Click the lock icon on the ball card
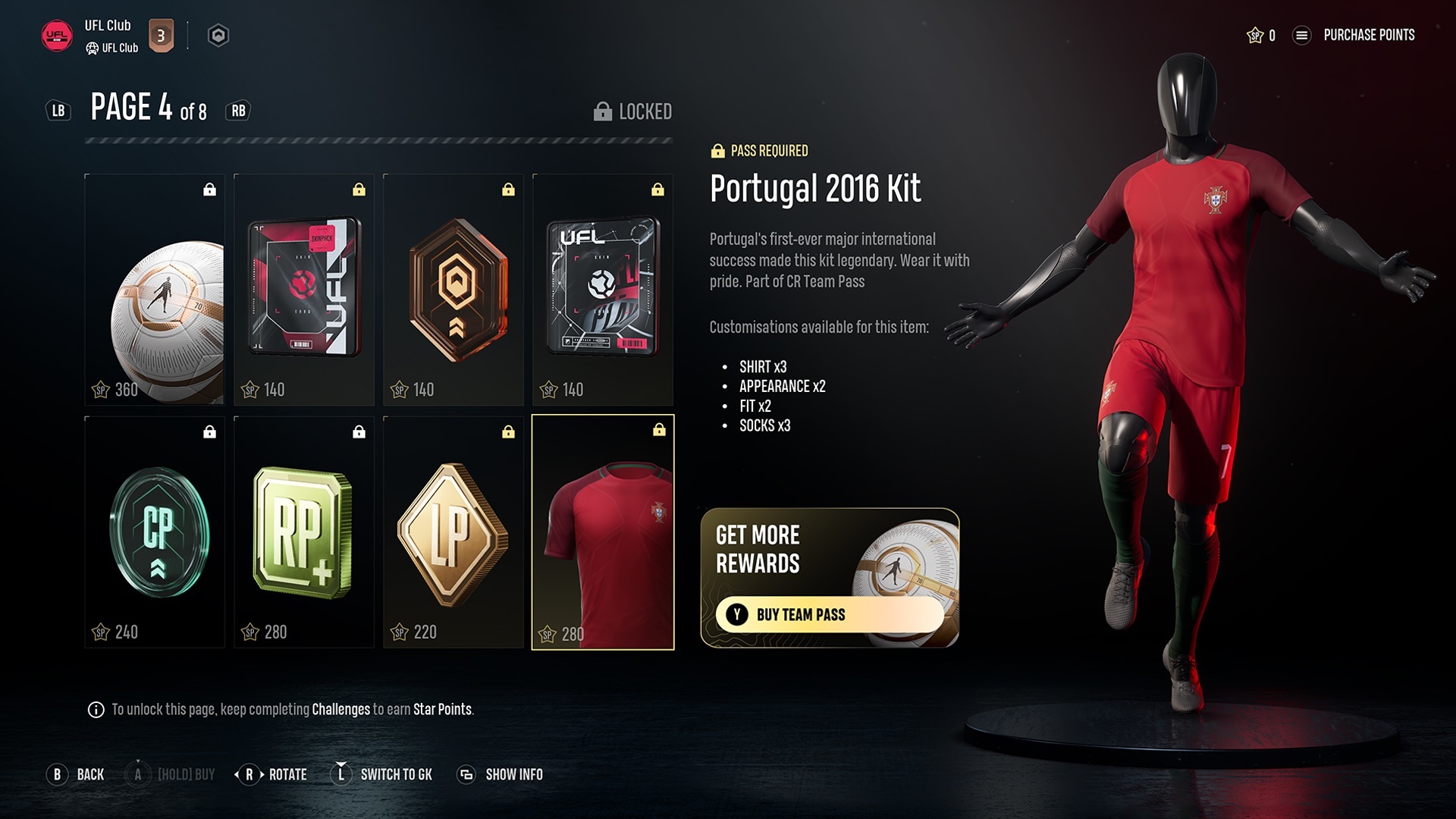Screen dimensions: 1456x819 pyautogui.click(x=209, y=189)
